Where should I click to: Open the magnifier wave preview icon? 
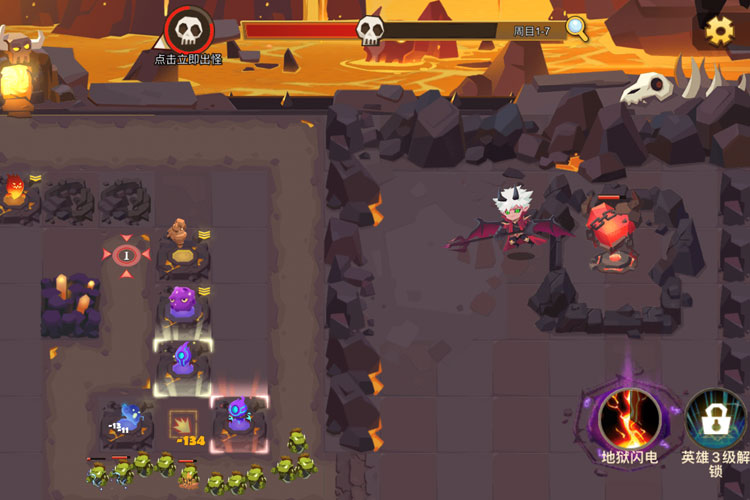point(577,28)
